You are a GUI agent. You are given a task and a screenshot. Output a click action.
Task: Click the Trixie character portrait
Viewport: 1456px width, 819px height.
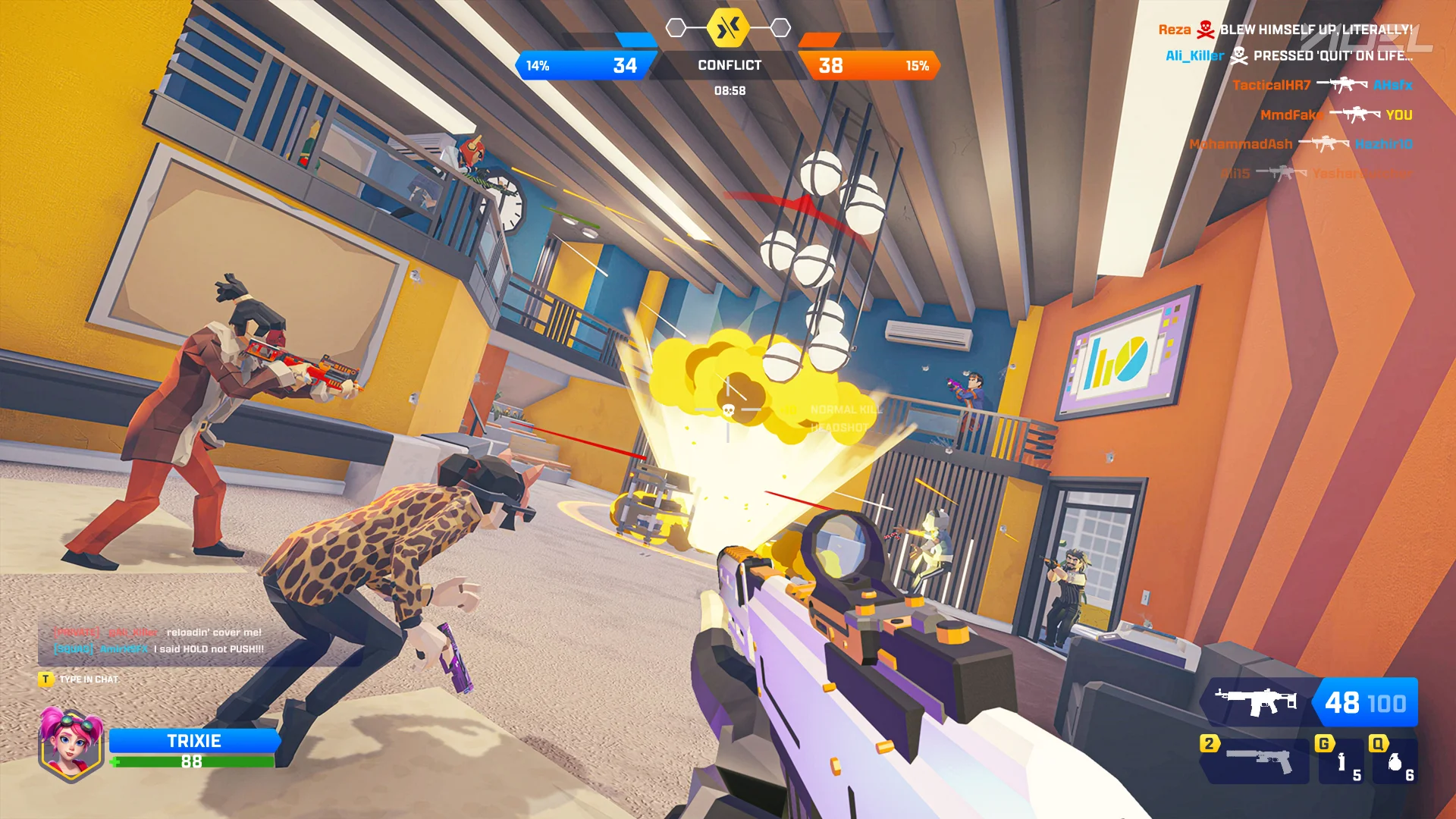click(x=71, y=743)
